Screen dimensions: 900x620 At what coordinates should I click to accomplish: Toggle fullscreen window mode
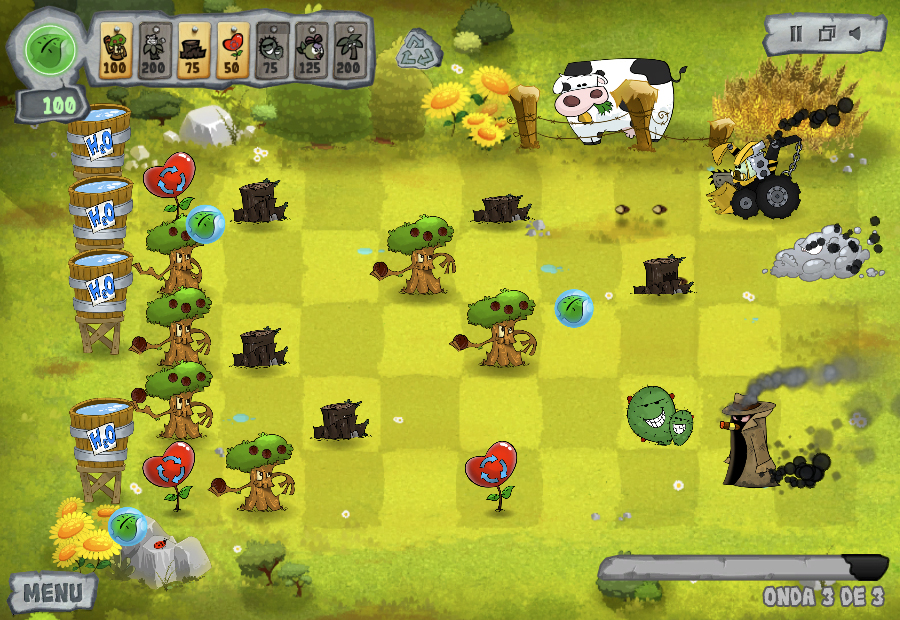[826, 34]
